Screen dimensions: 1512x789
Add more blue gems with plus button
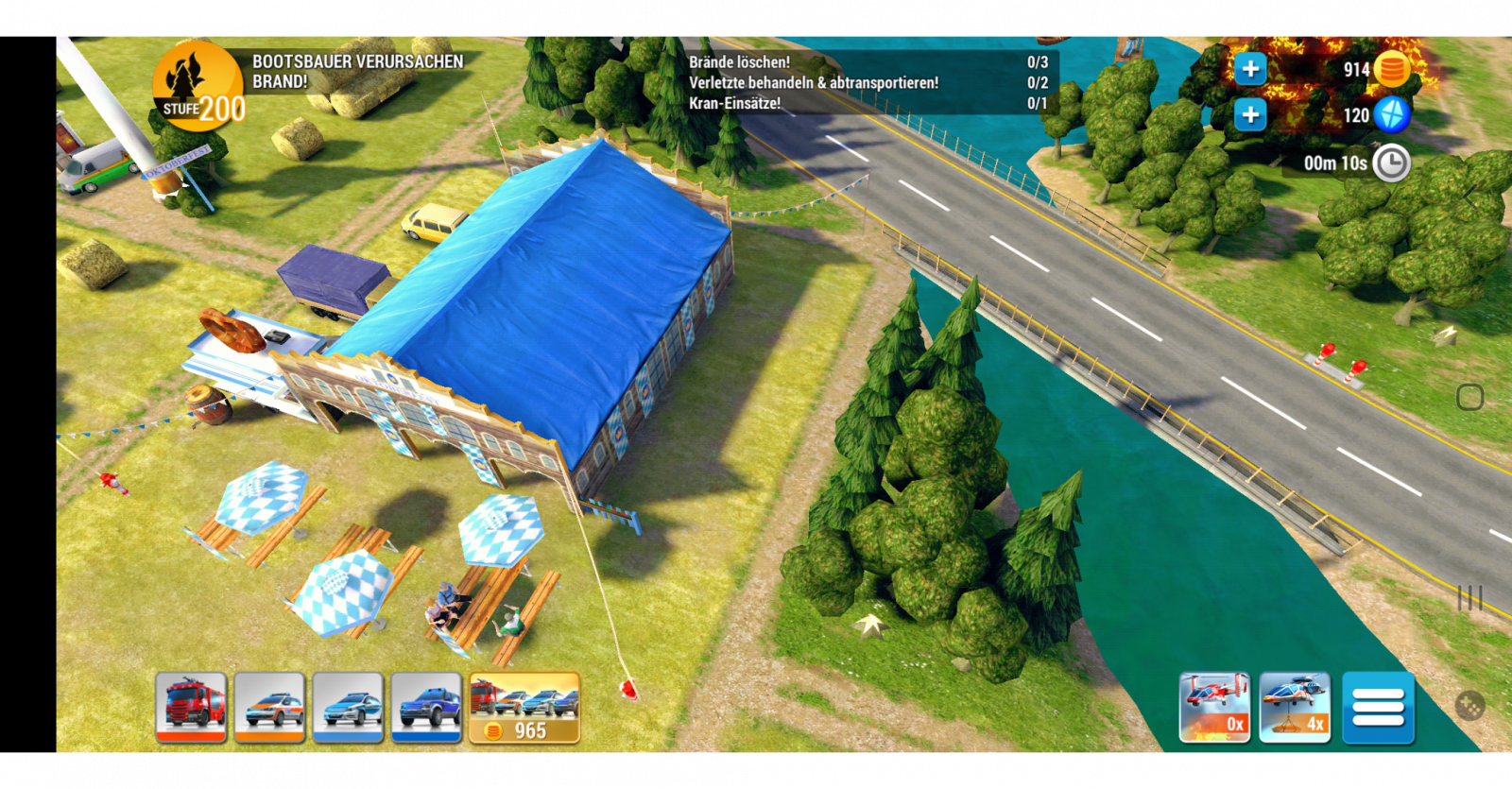point(1250,114)
